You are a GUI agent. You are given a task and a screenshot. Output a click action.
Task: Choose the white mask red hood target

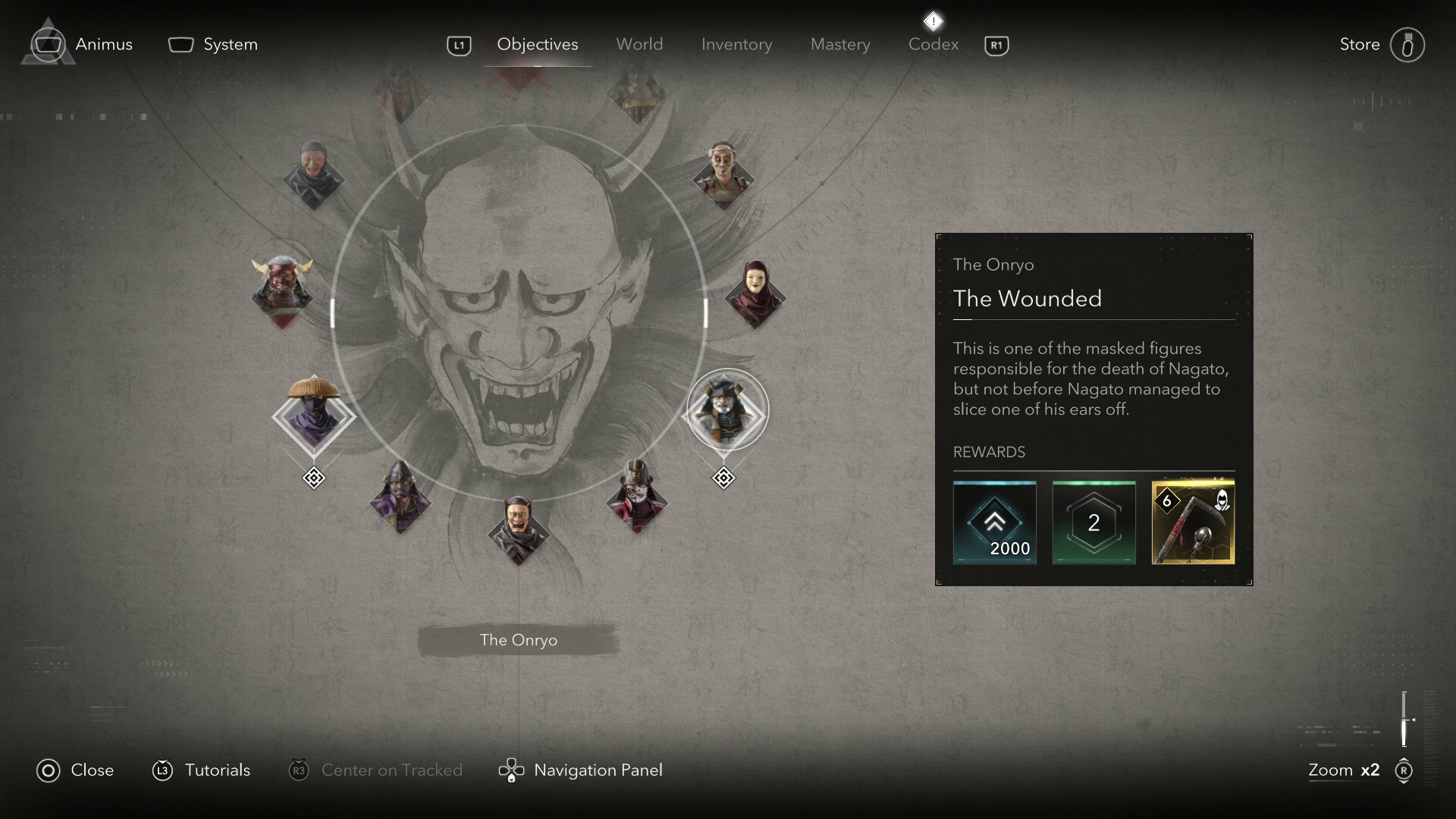755,294
